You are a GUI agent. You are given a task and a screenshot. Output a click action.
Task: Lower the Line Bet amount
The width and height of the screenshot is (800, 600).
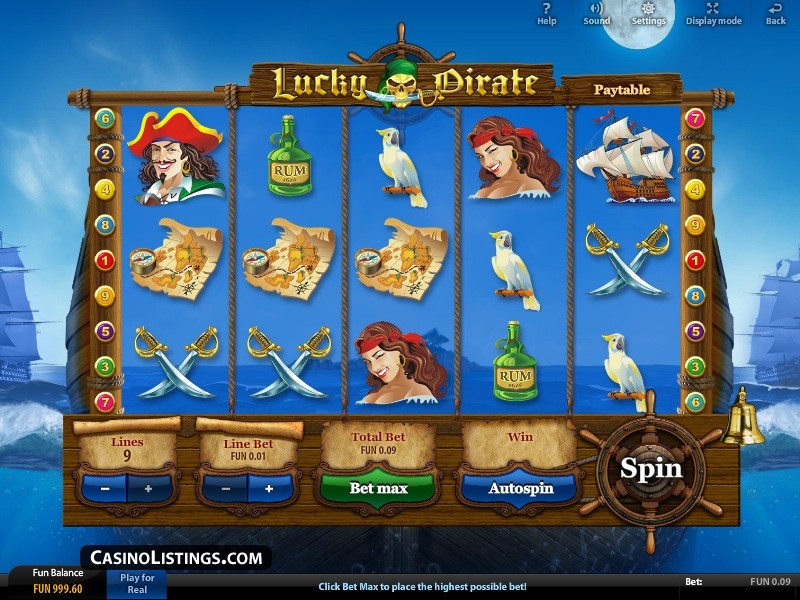coord(226,489)
